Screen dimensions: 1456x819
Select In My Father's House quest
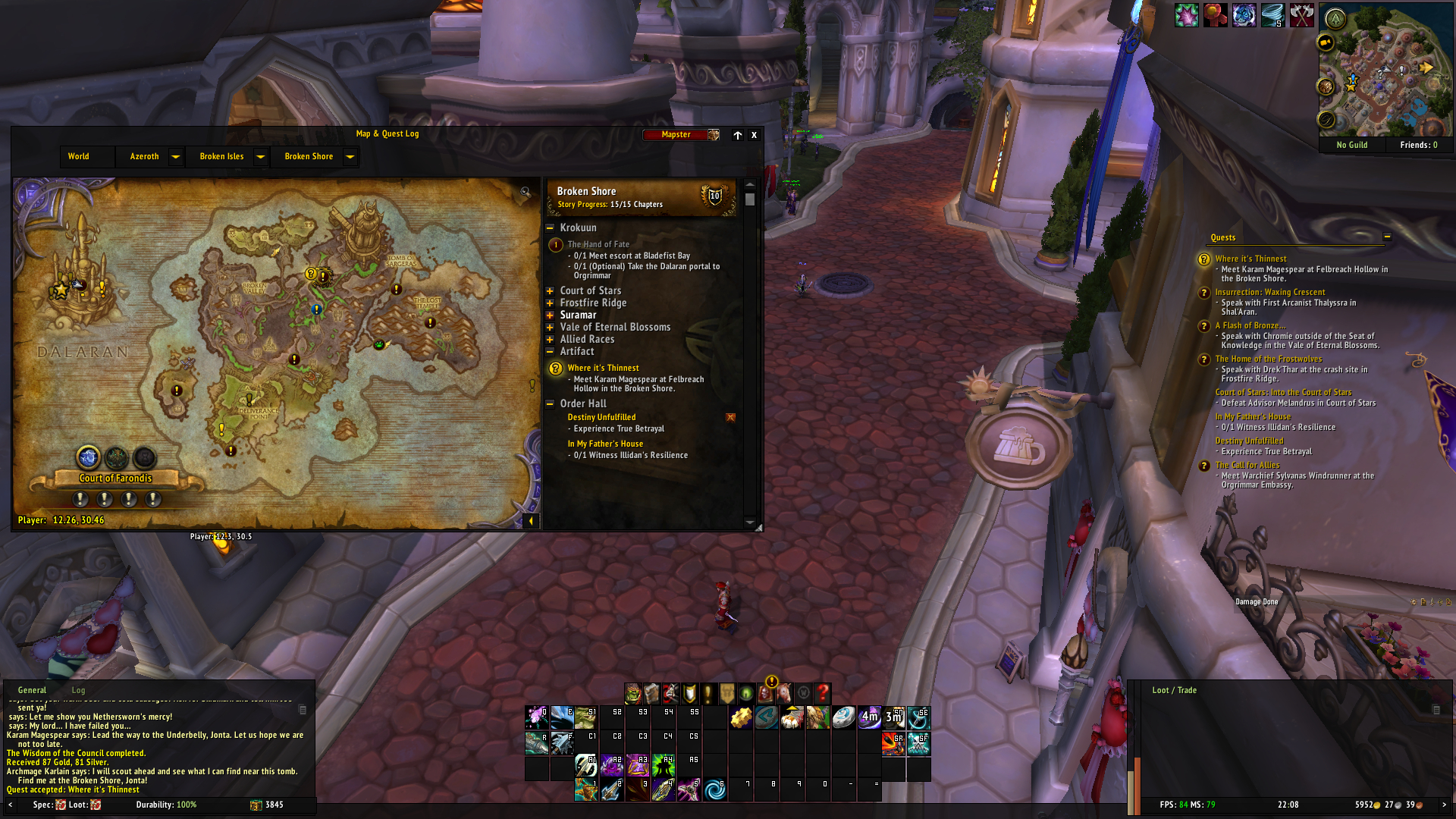(x=605, y=444)
